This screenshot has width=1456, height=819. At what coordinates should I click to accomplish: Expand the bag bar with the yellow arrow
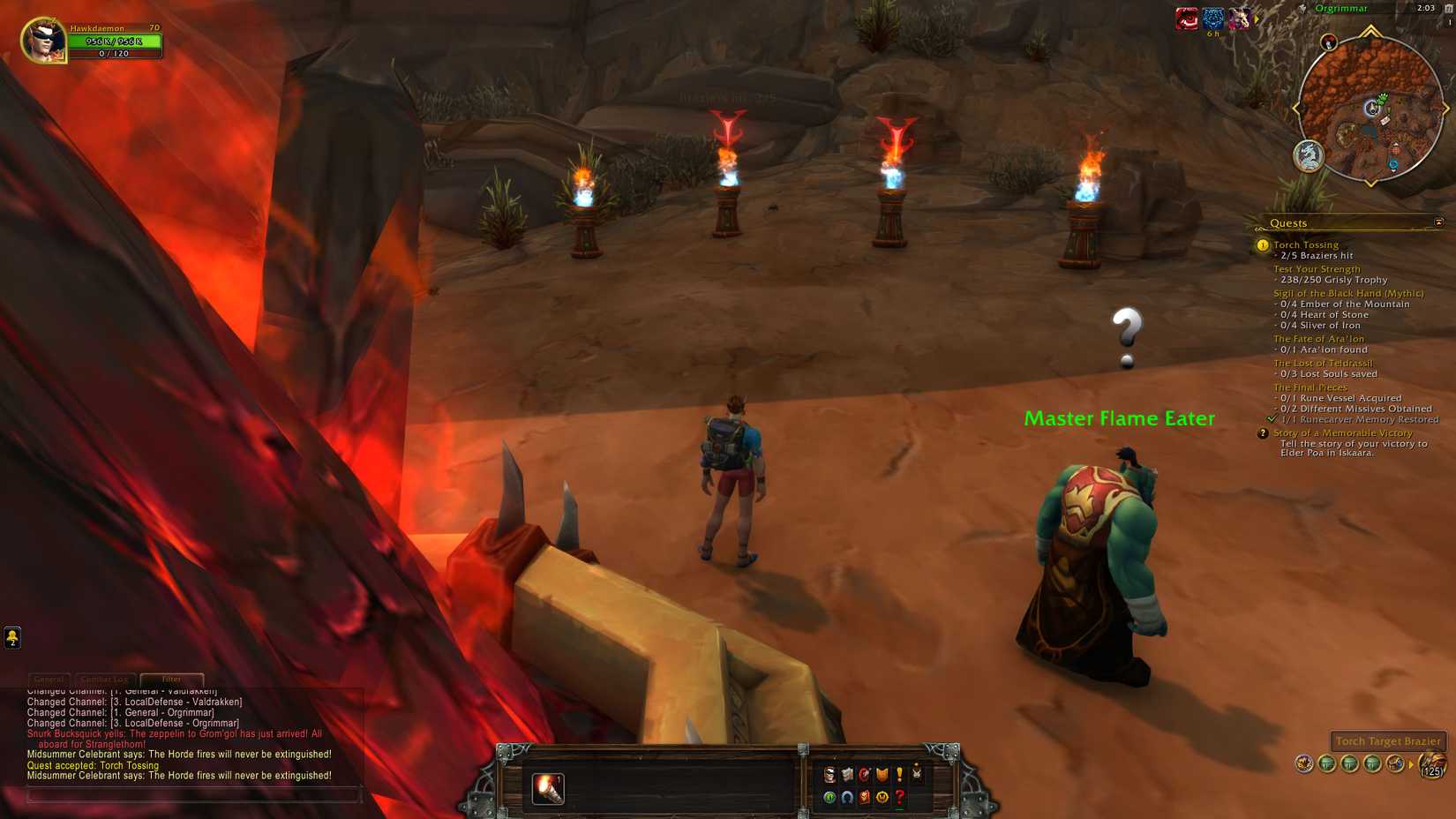click(1411, 764)
